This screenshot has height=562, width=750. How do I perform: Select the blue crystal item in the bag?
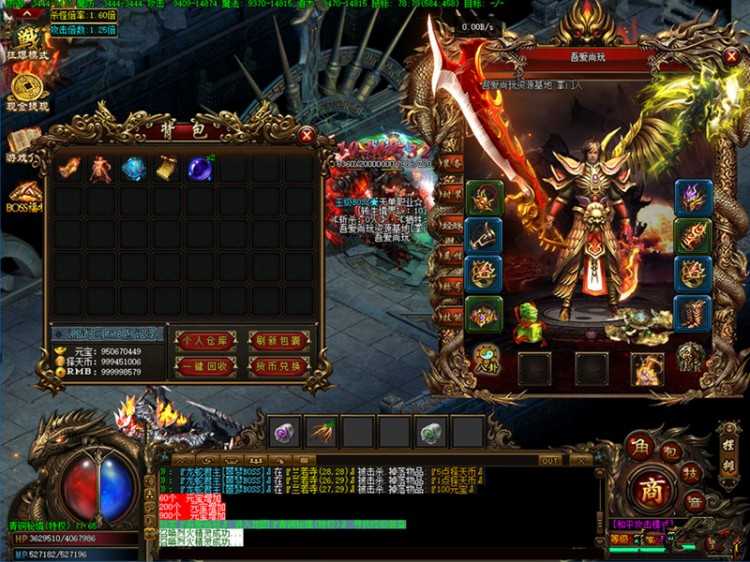coord(134,169)
